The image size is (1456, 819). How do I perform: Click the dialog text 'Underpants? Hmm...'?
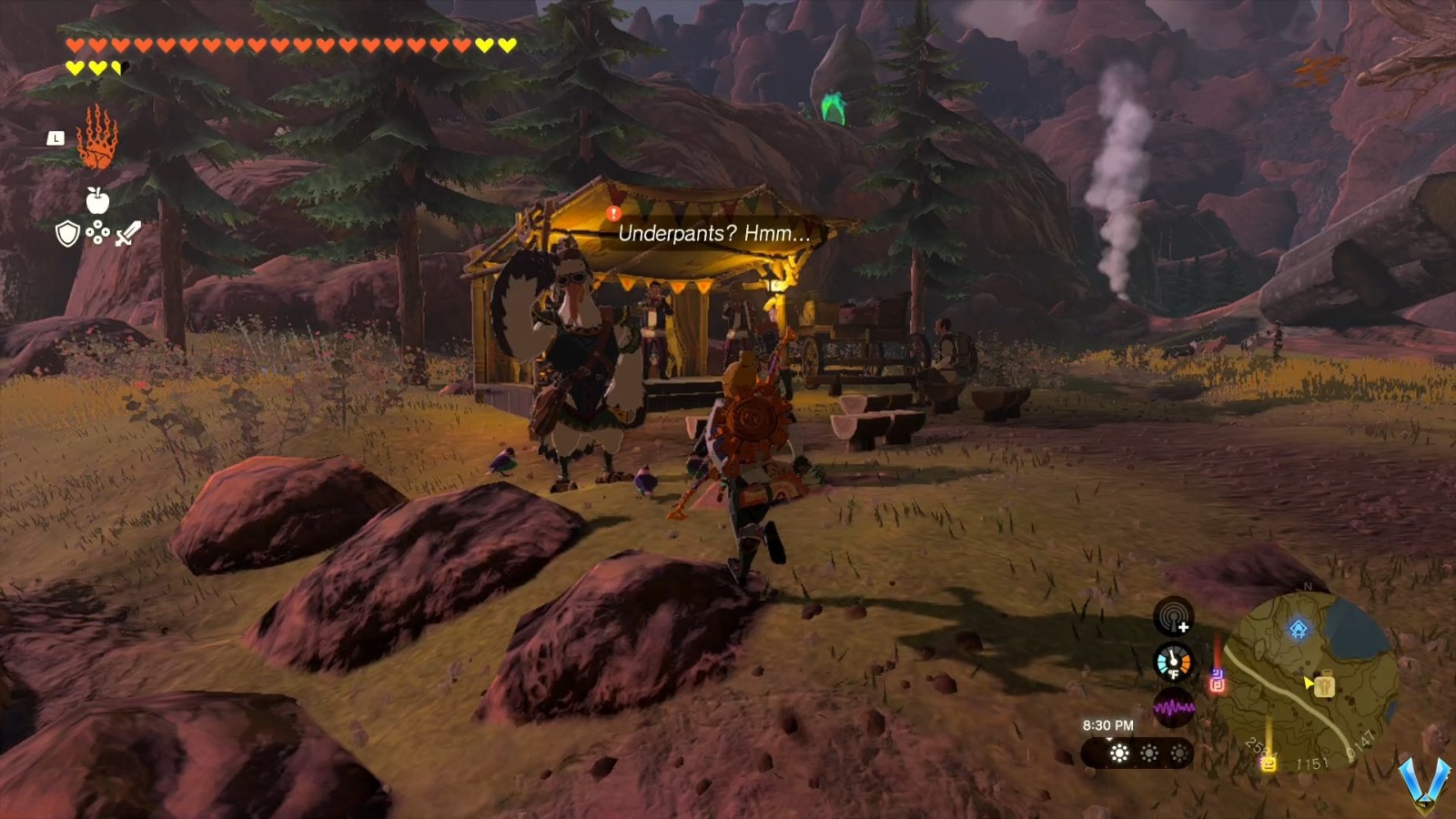pyautogui.click(x=713, y=235)
